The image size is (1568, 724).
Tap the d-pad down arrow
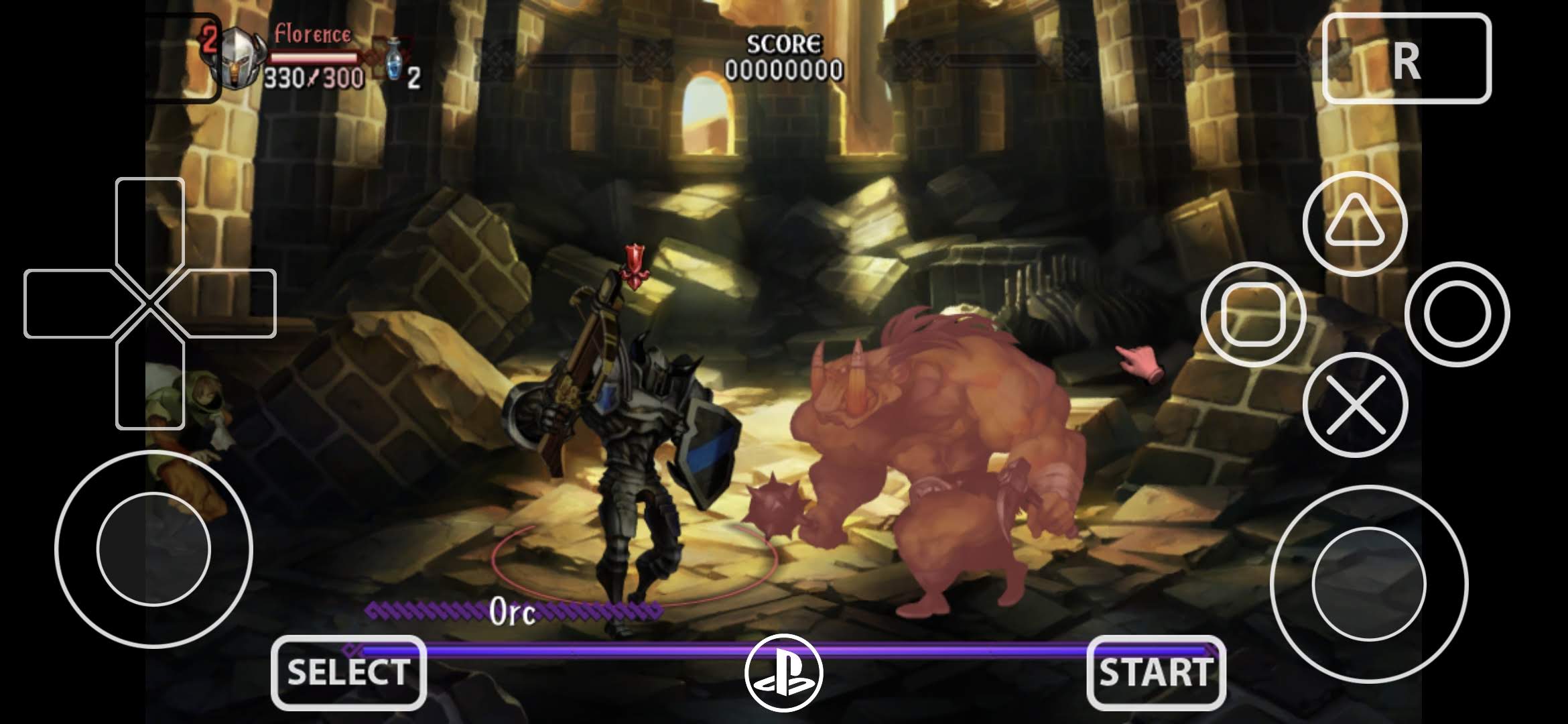point(150,385)
